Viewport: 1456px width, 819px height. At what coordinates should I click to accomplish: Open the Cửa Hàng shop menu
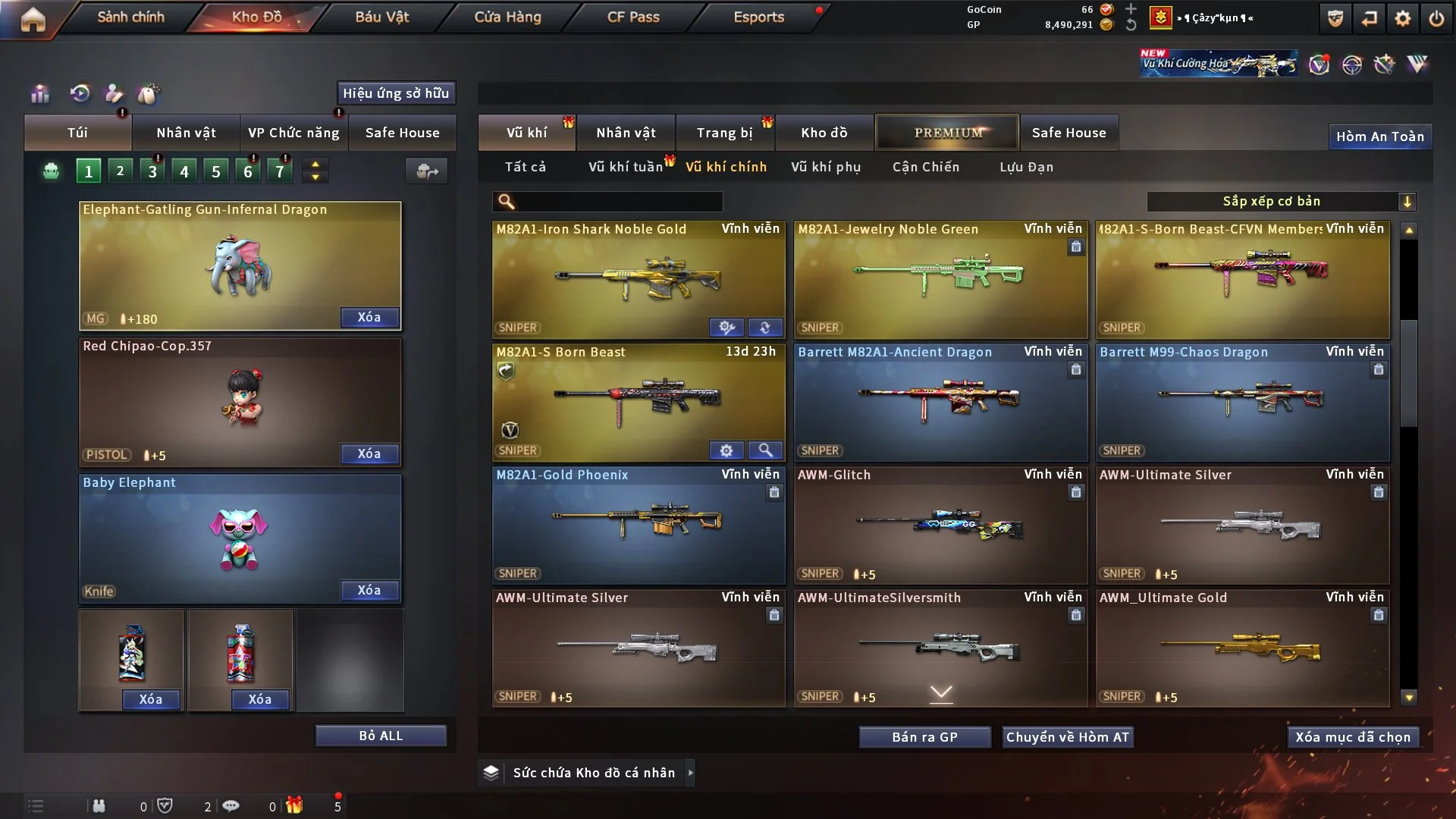click(x=507, y=17)
